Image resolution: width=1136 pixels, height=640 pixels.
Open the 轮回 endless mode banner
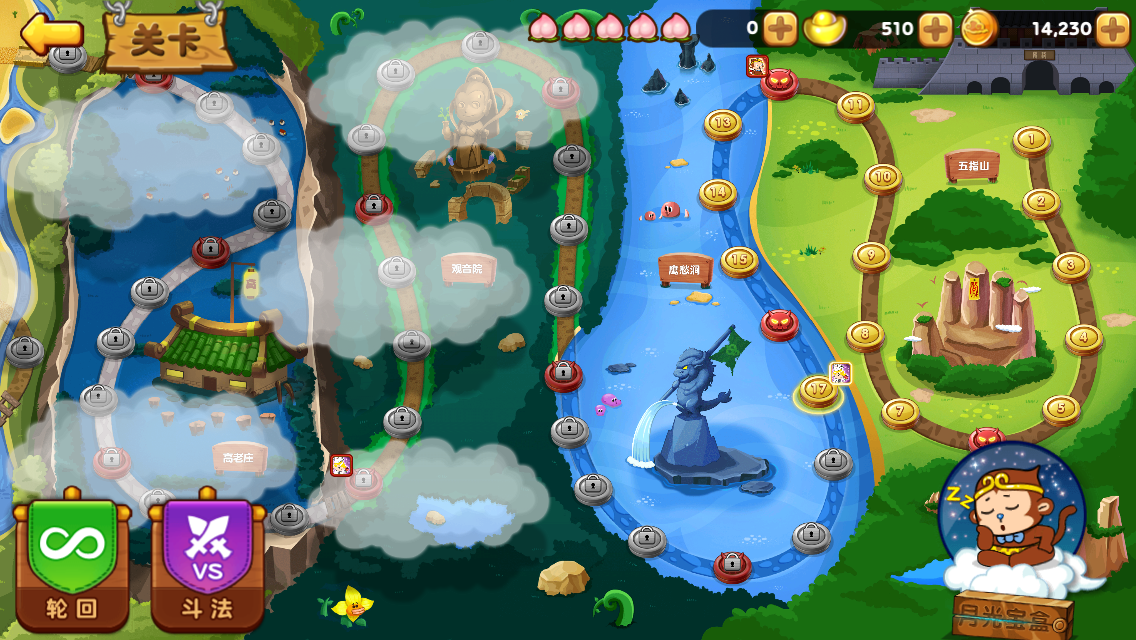[x=72, y=558]
